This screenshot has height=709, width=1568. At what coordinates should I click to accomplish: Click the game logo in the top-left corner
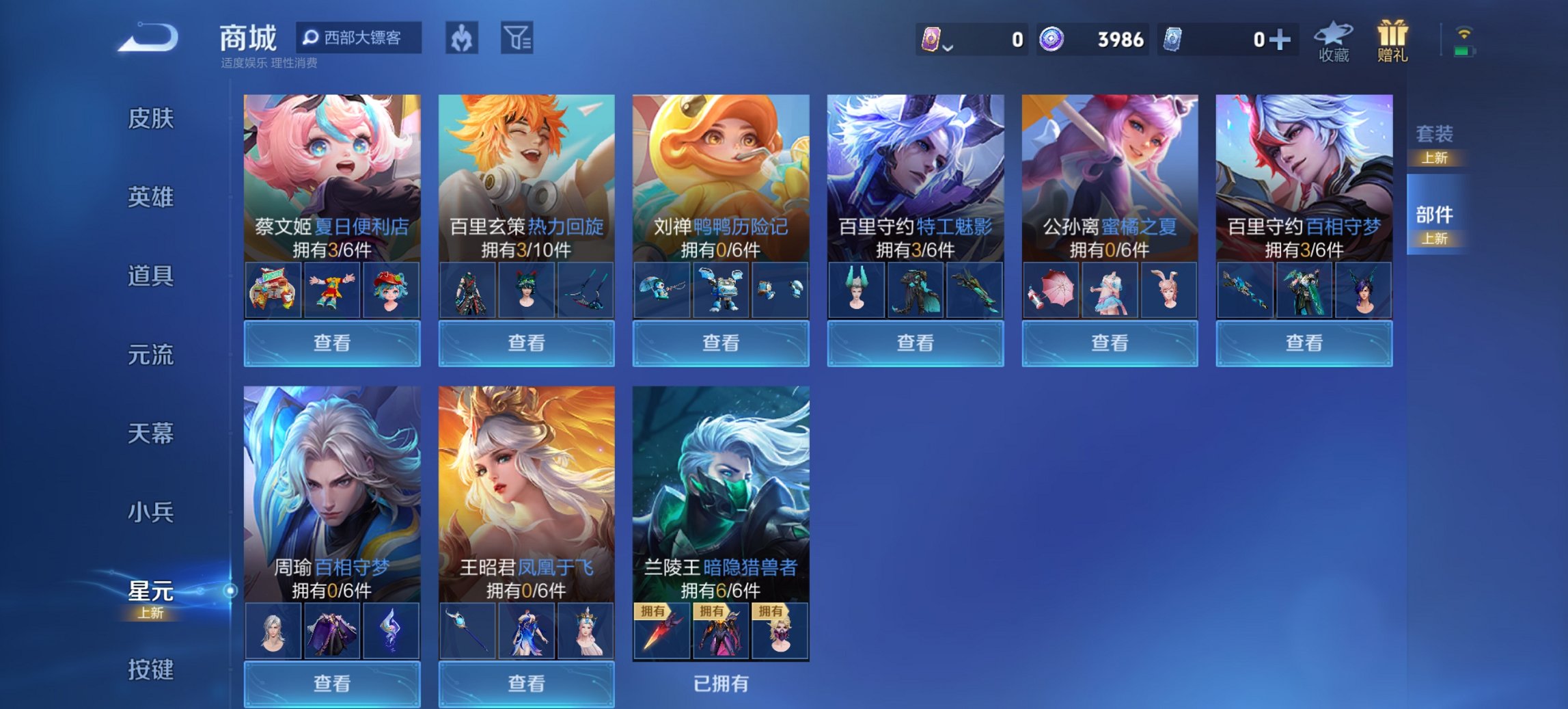146,39
